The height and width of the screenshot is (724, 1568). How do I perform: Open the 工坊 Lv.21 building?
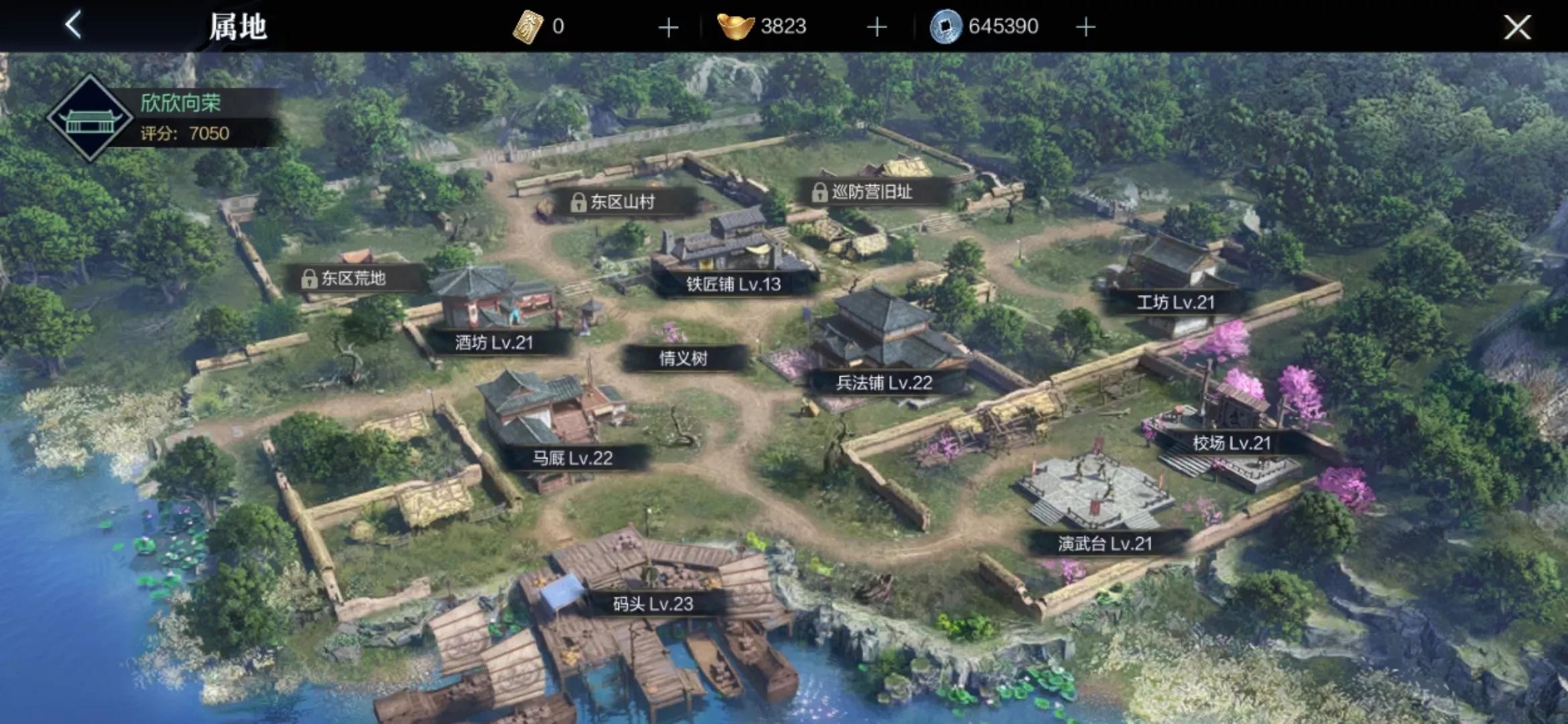pyautogui.click(x=1175, y=302)
